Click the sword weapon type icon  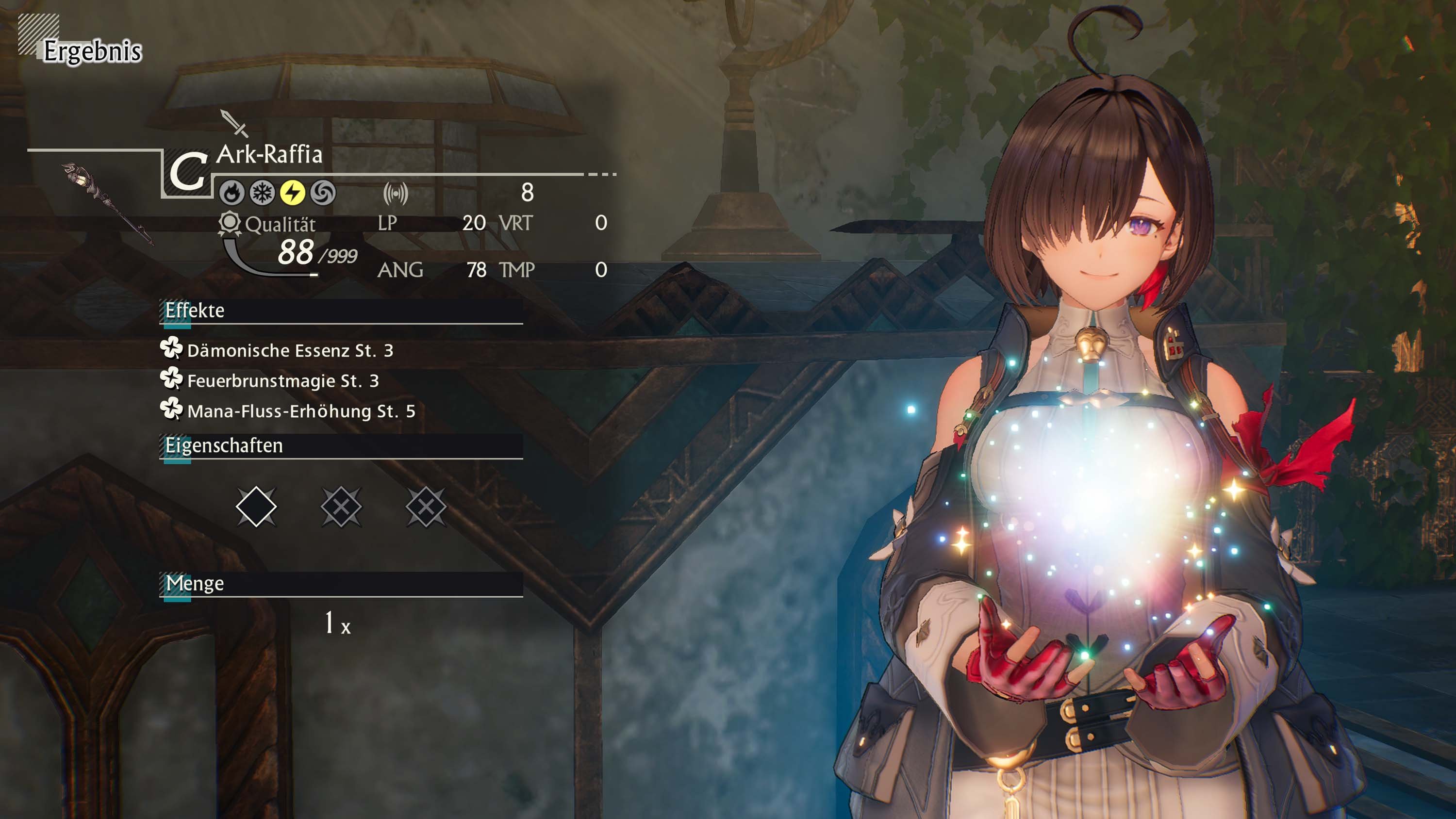234,123
